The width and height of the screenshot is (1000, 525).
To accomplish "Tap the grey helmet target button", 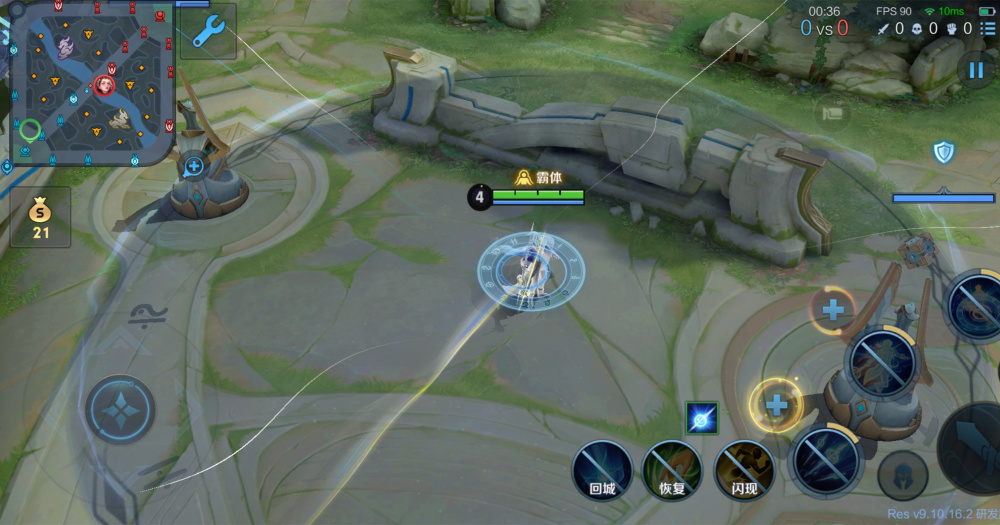I will [902, 476].
